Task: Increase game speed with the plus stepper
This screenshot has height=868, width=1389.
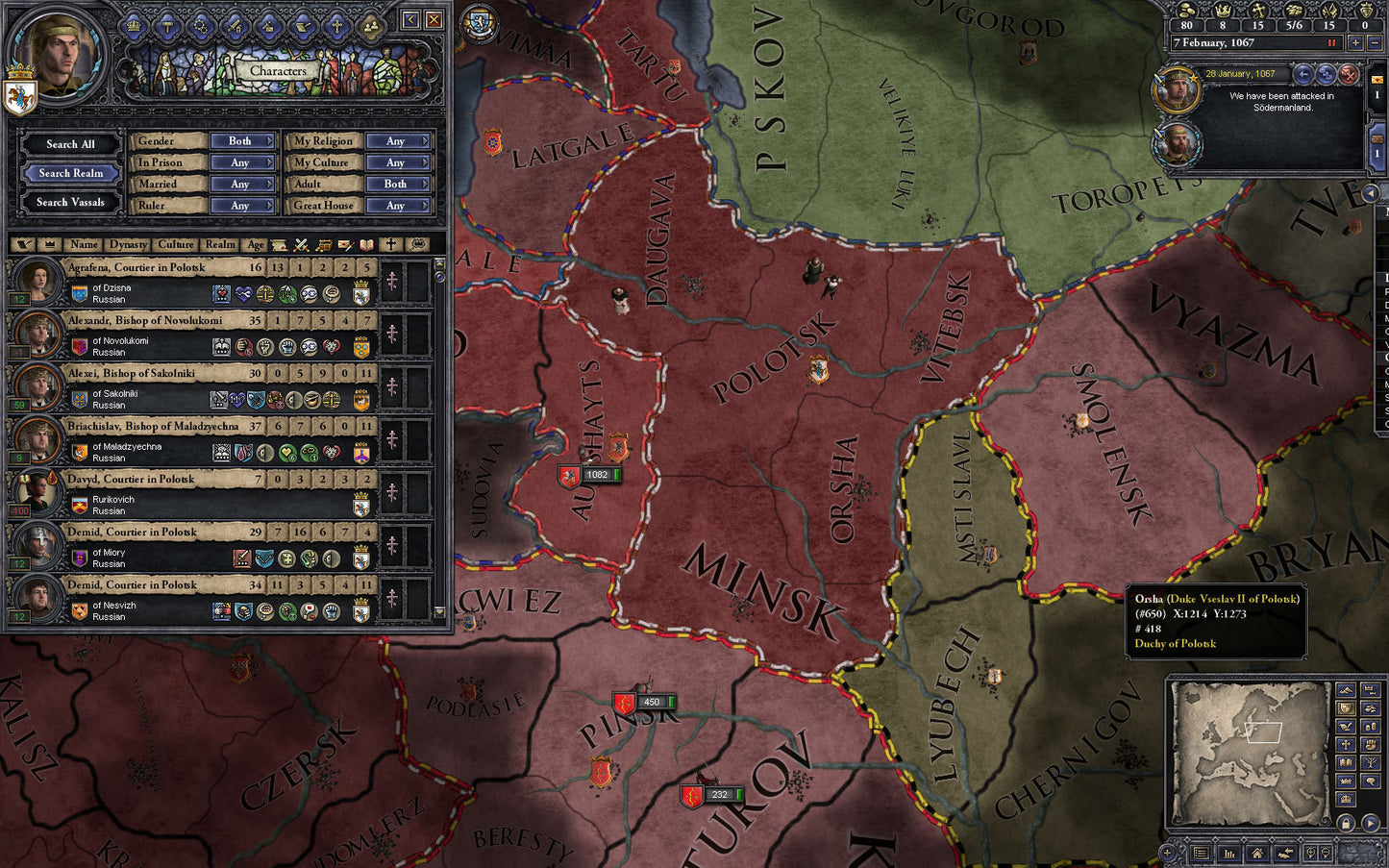Action: (1356, 42)
